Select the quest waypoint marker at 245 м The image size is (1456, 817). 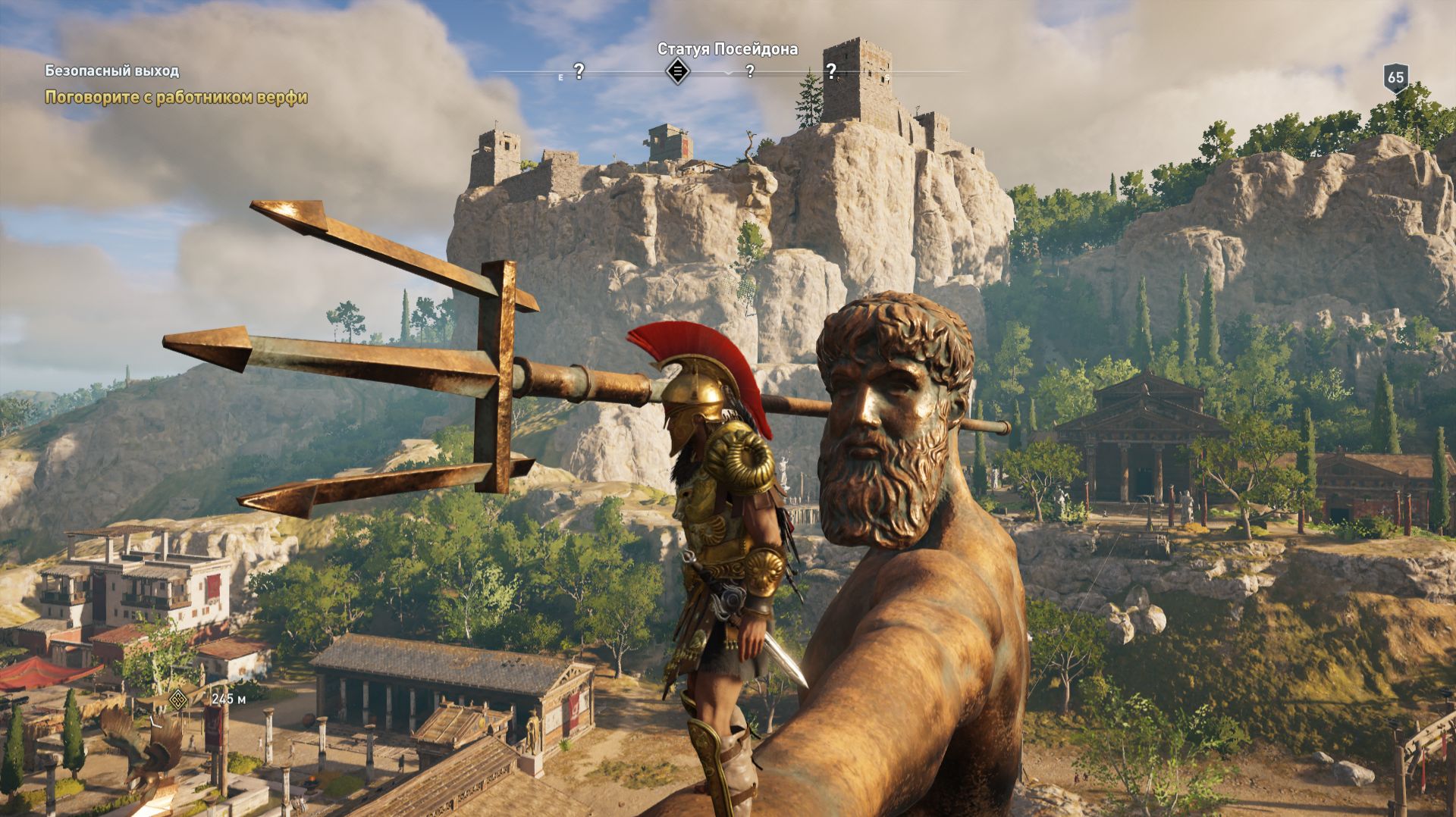click(179, 699)
